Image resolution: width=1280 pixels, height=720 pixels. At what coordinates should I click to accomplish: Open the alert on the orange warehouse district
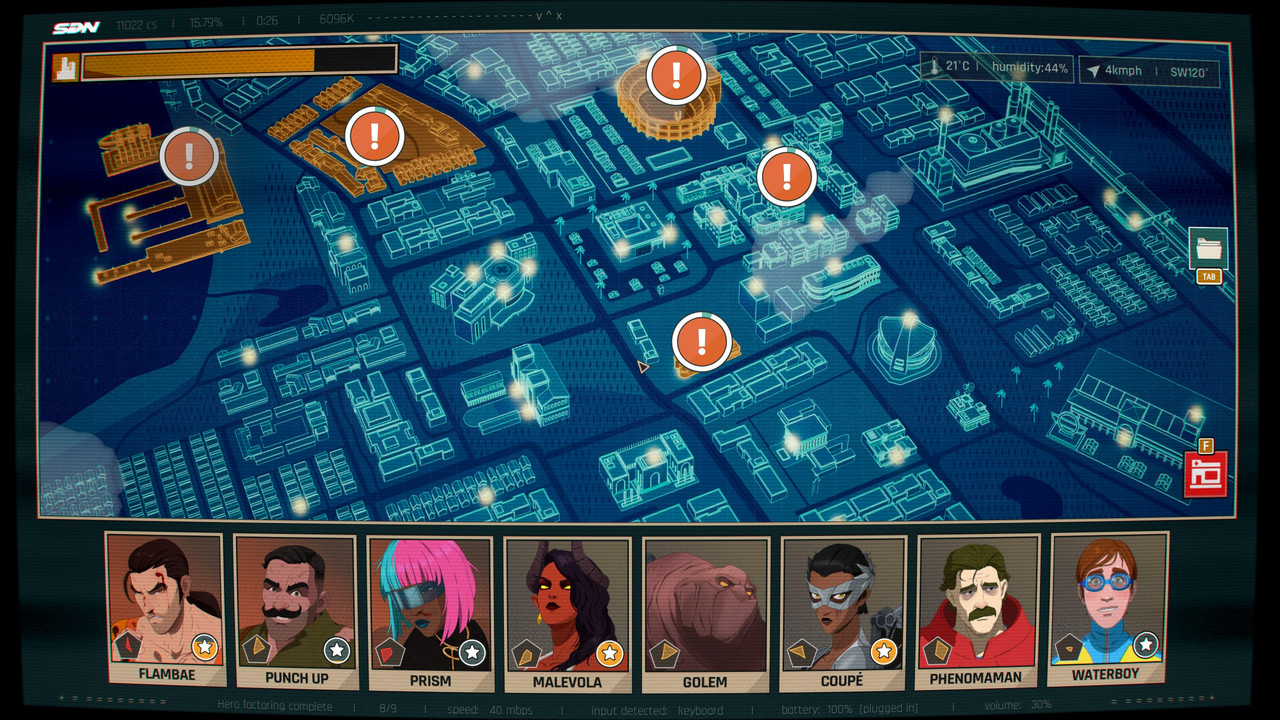click(374, 136)
